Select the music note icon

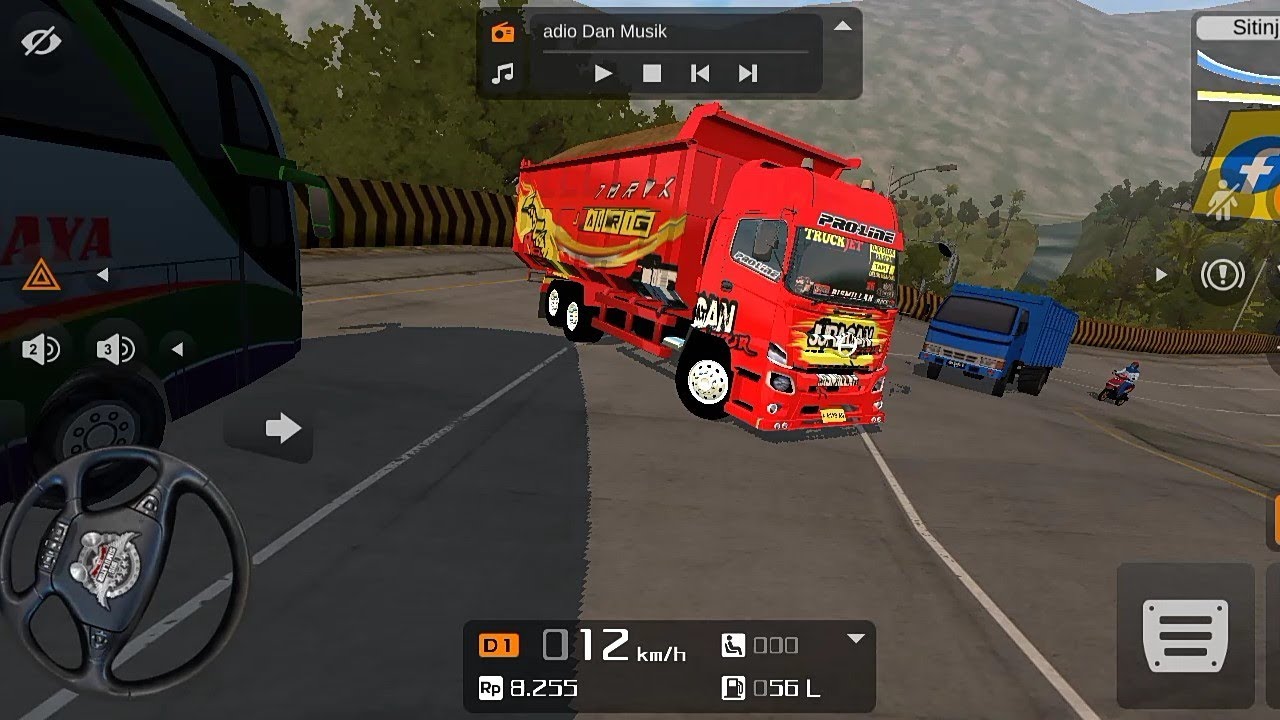click(502, 73)
